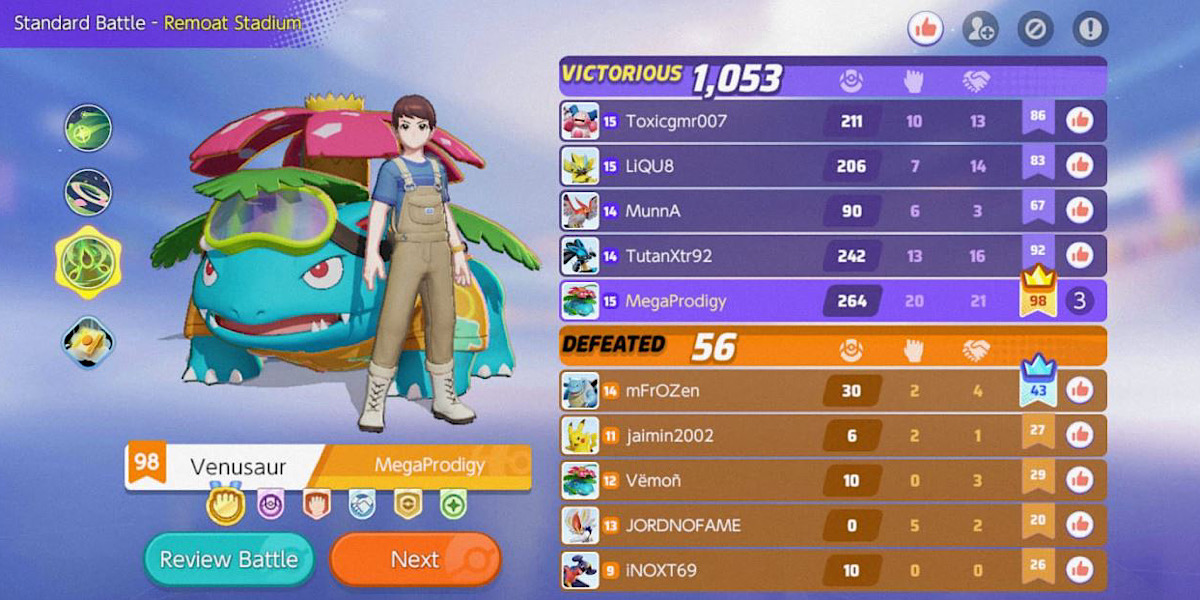Screen dimensions: 1200x600
Task: Open the report exclamation icon
Action: click(x=1090, y=29)
